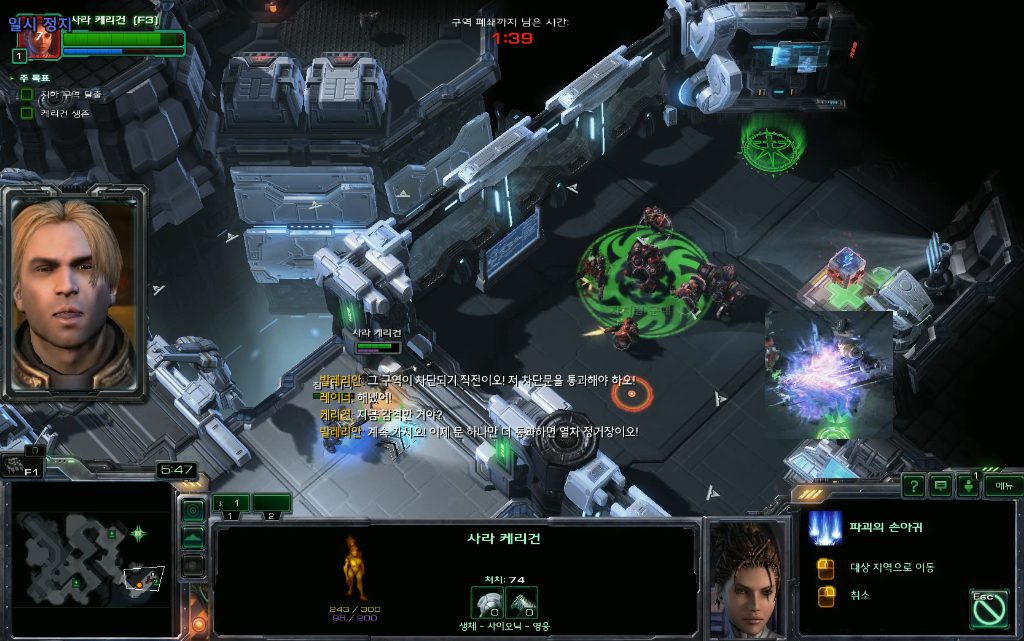The width and height of the screenshot is (1024, 641).
Task: Click the green social player icon
Action: coord(968,486)
